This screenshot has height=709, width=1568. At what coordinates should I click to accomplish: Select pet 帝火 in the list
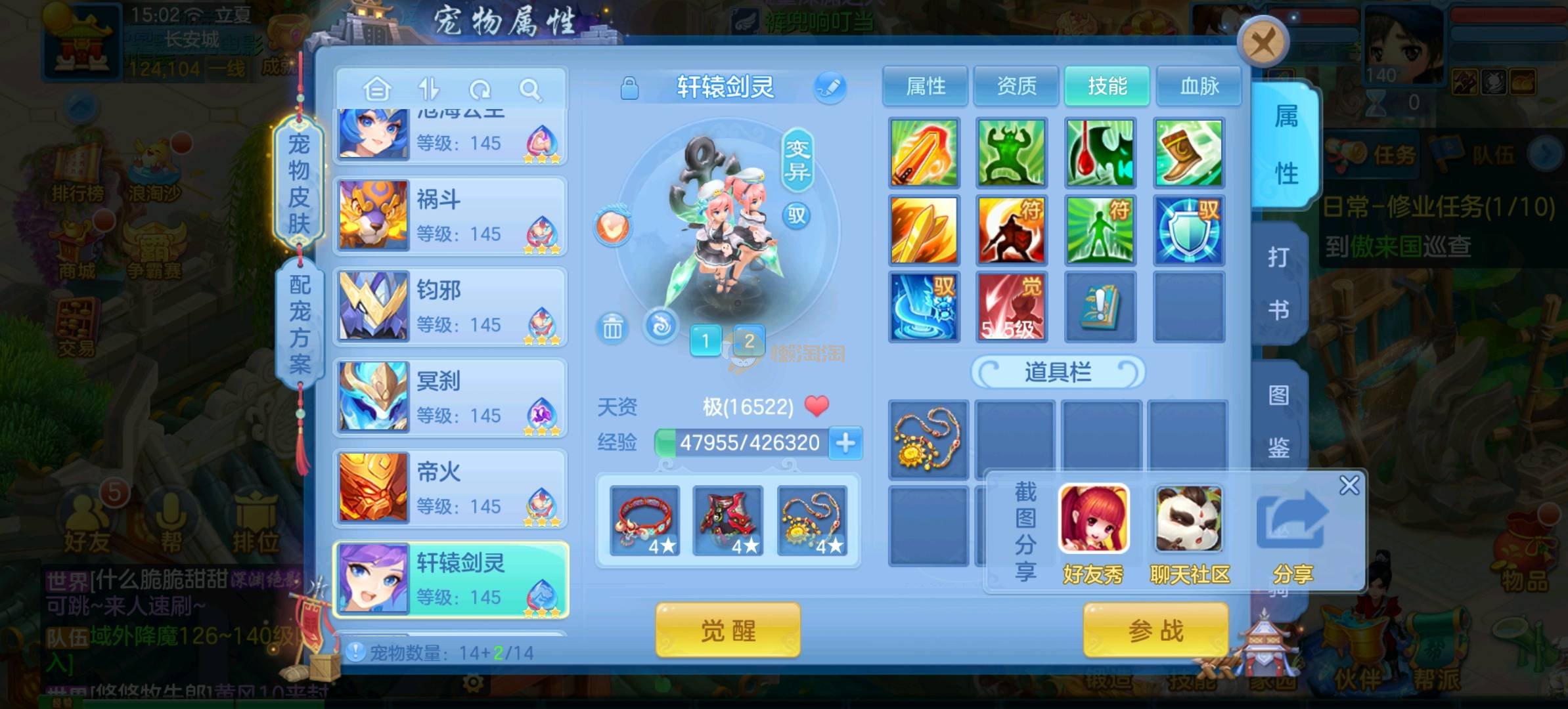451,488
